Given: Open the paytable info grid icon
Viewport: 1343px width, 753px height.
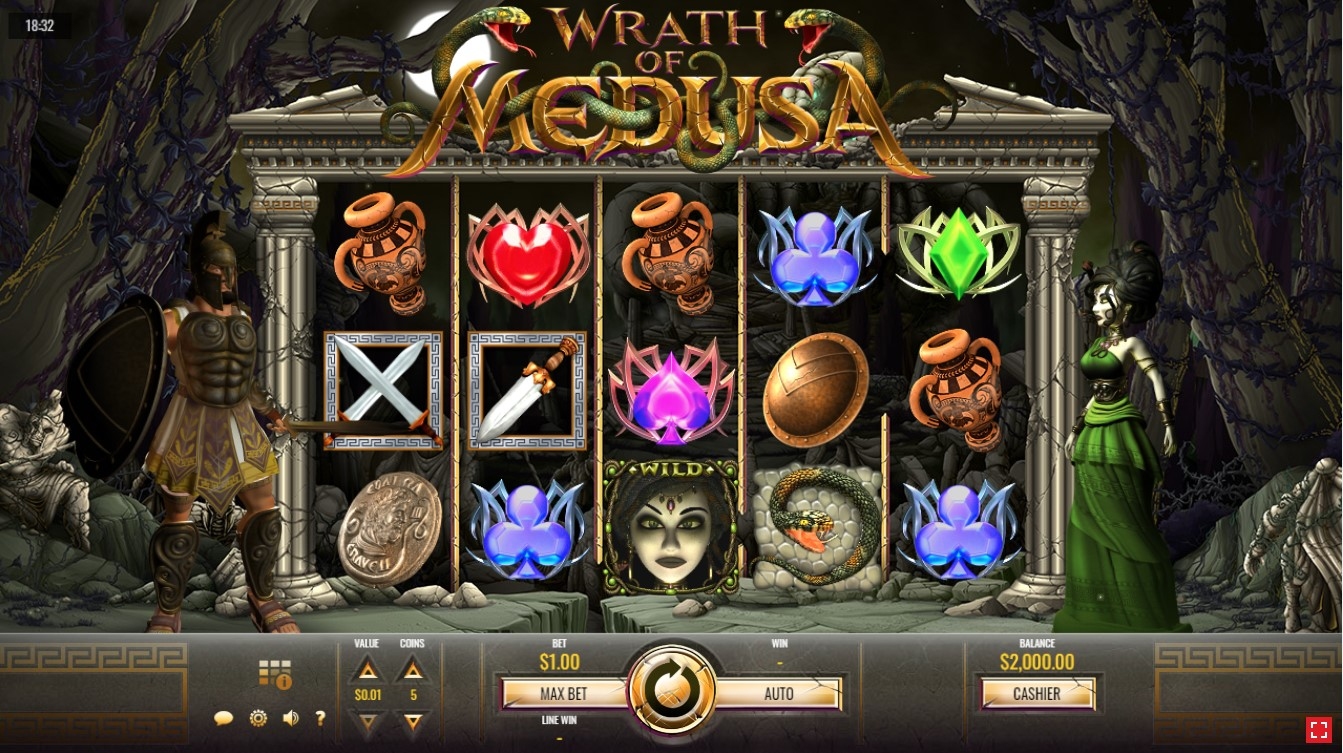Looking at the screenshot, I should (274, 673).
